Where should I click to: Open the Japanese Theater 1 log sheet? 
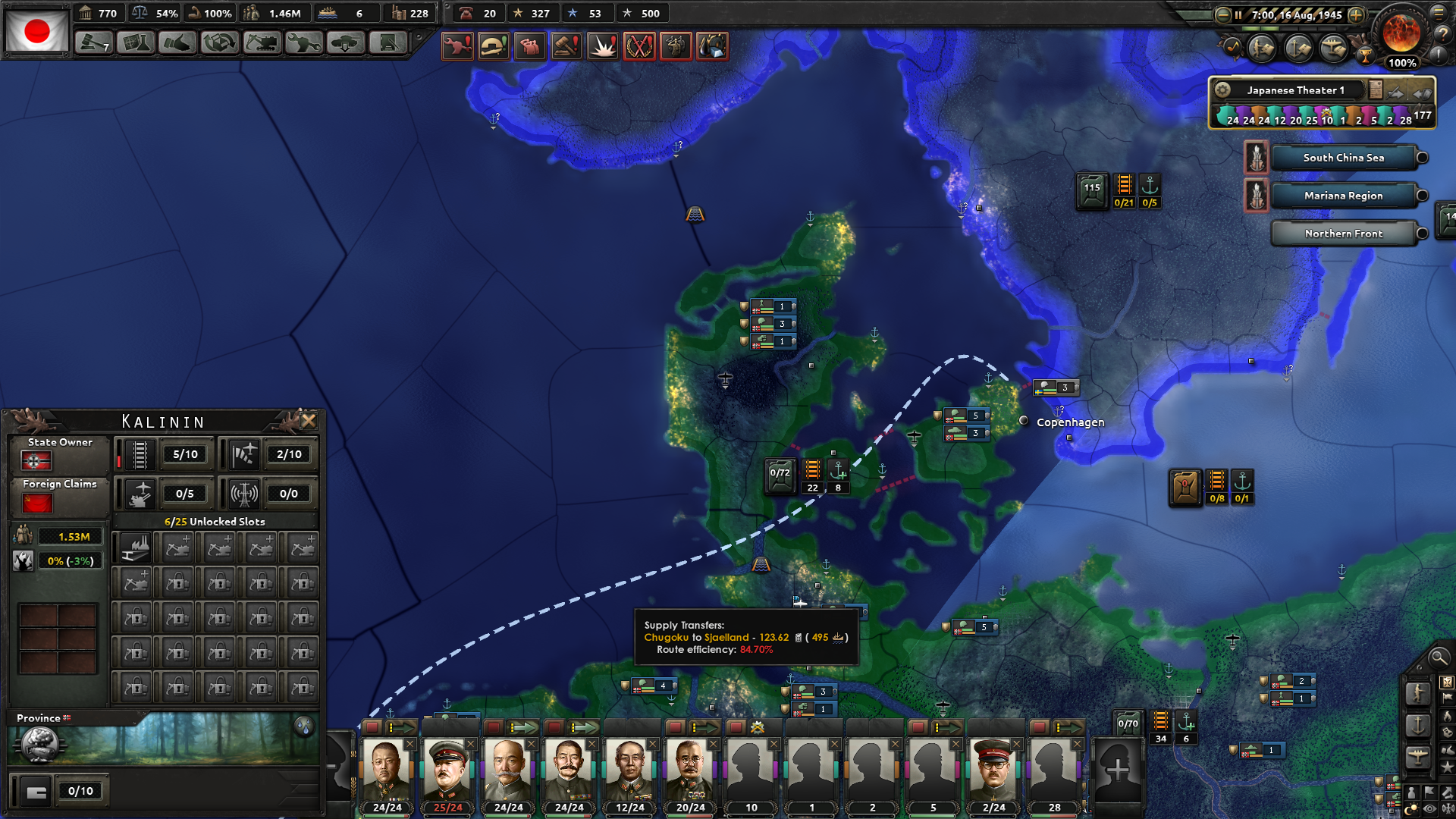click(x=1375, y=90)
